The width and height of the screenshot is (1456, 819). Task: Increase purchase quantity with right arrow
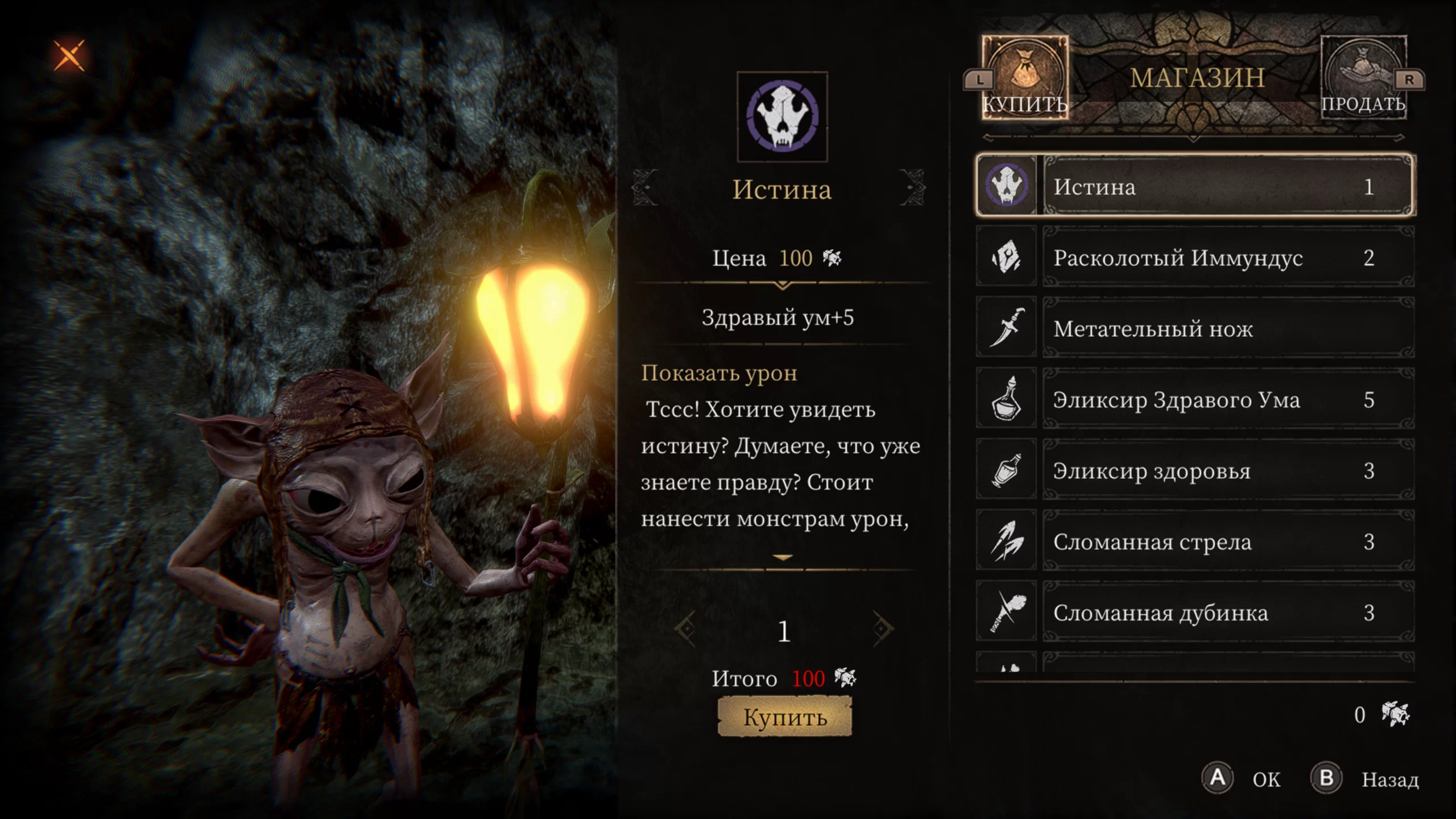coord(882,629)
